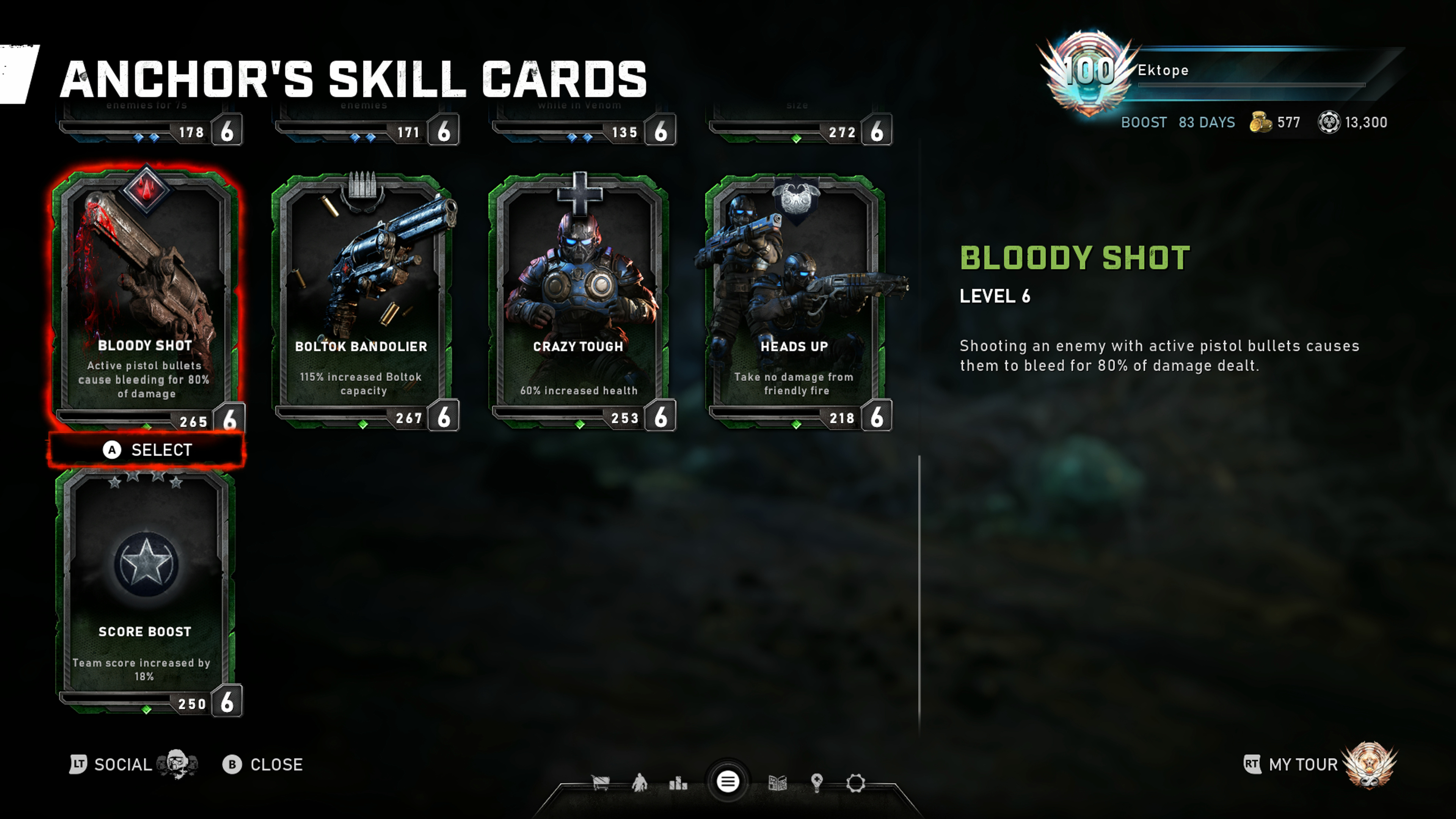This screenshot has height=819, width=1456.
Task: Open the lightbulb tips icon
Action: click(816, 783)
